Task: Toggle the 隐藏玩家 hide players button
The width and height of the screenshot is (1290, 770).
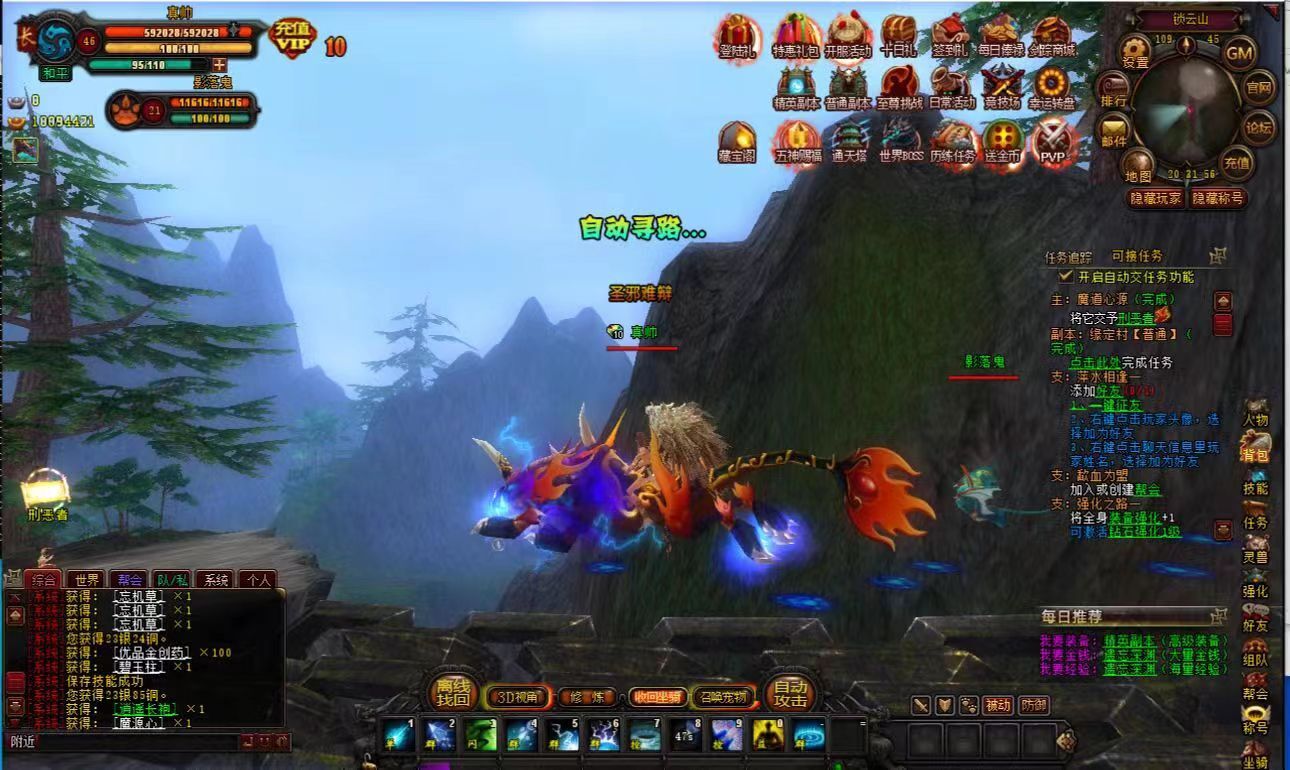Action: 1155,198
